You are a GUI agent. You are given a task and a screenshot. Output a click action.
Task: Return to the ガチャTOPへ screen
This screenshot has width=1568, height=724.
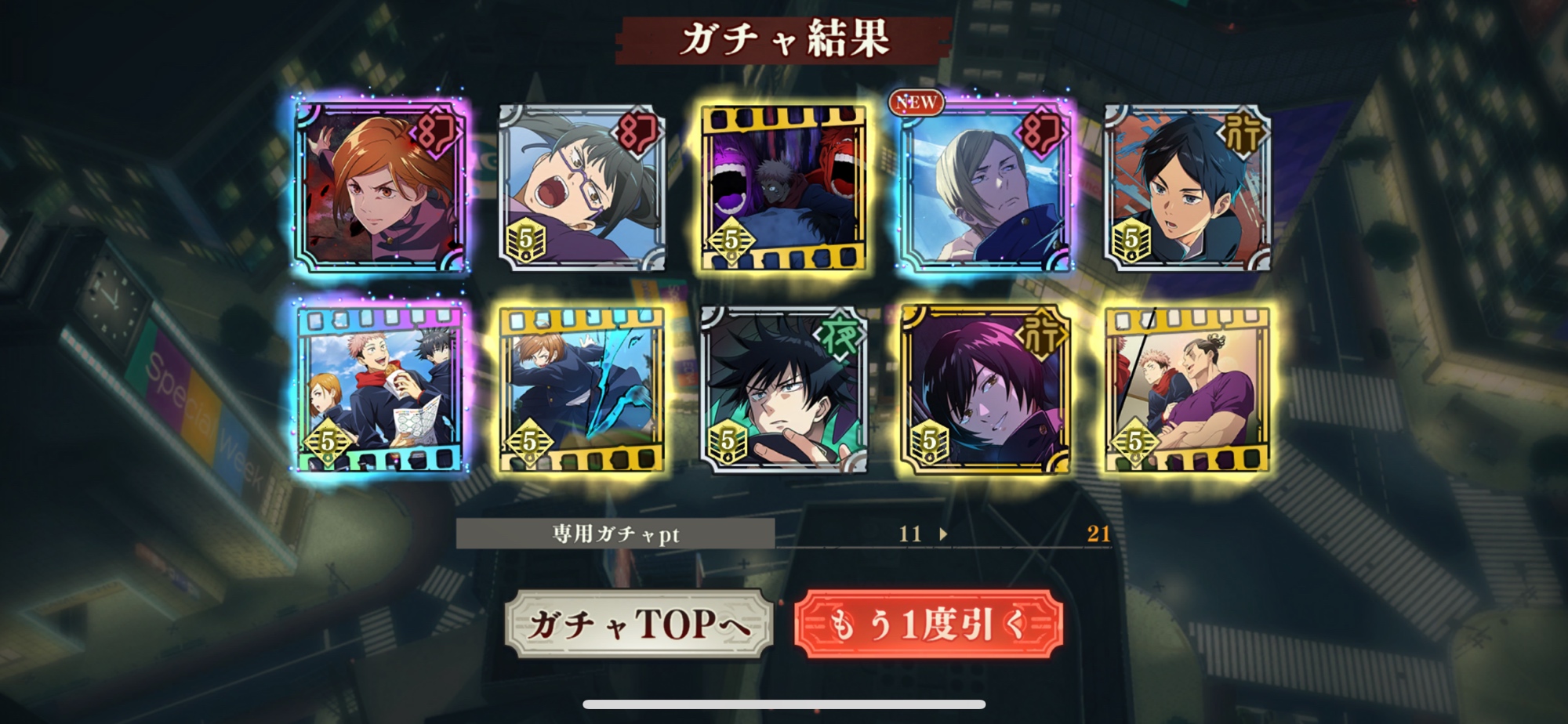click(638, 624)
